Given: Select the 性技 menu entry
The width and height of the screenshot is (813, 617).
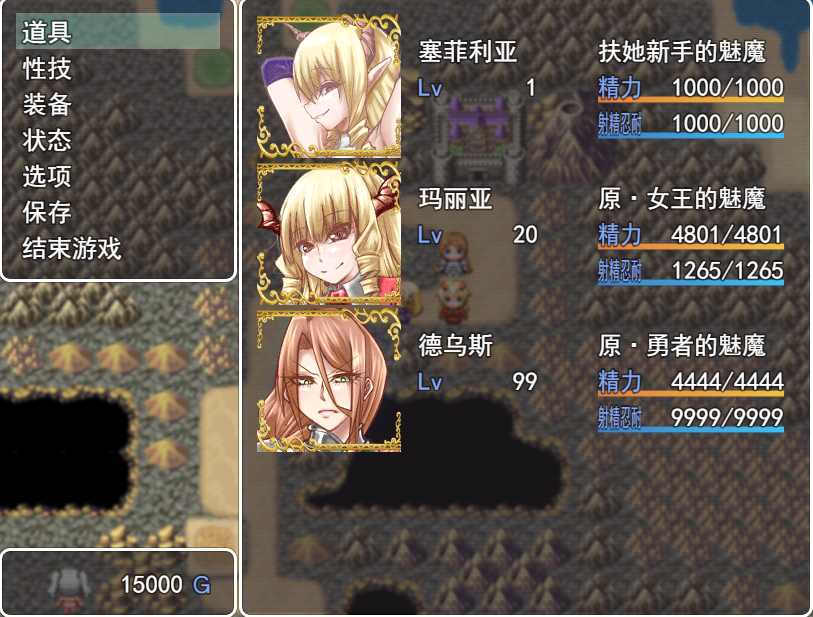Looking at the screenshot, I should [x=47, y=68].
